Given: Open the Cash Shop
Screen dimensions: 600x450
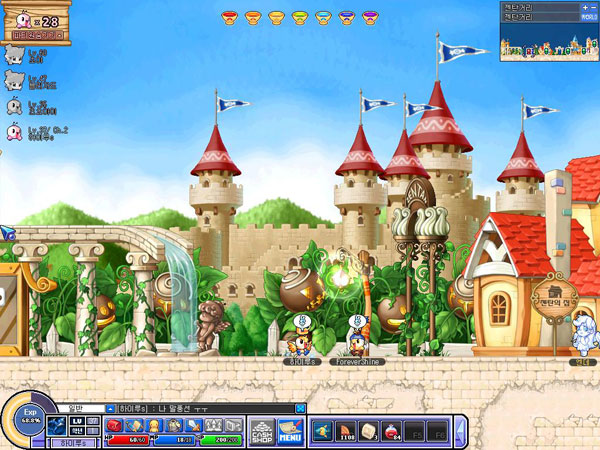Looking at the screenshot, I should (261, 431).
